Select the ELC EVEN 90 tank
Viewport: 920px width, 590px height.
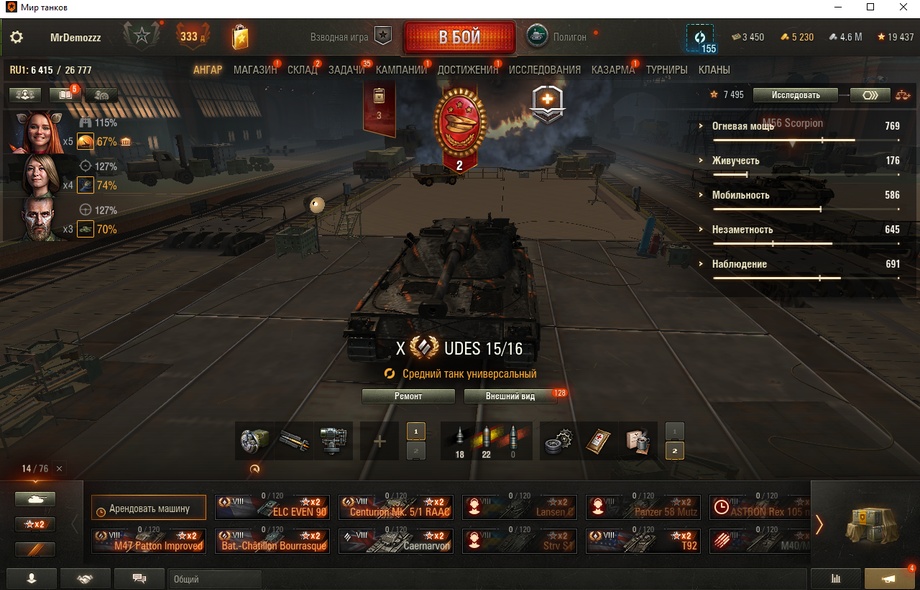pyautogui.click(x=270, y=508)
